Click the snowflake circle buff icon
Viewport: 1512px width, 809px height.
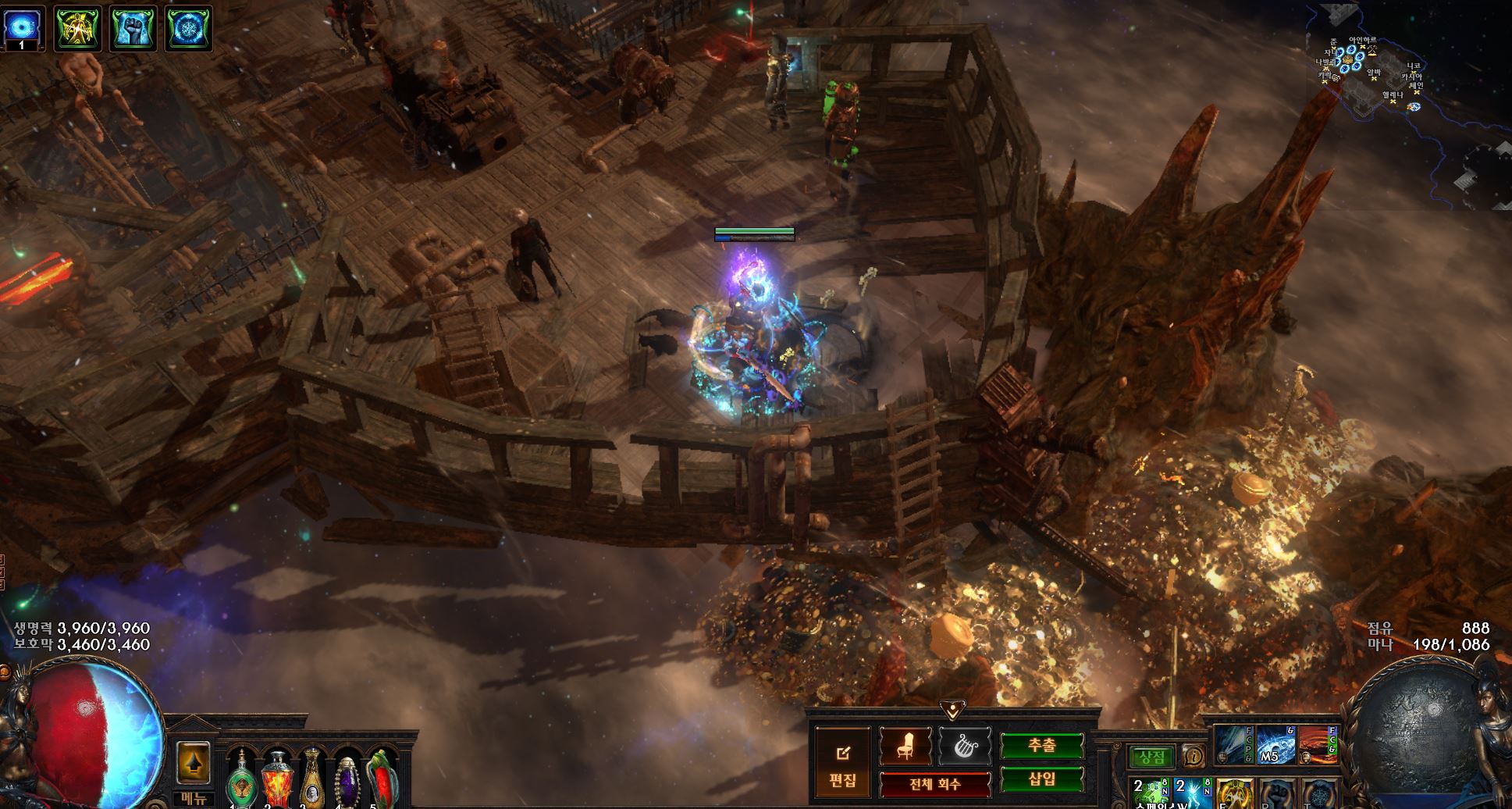pos(187,27)
